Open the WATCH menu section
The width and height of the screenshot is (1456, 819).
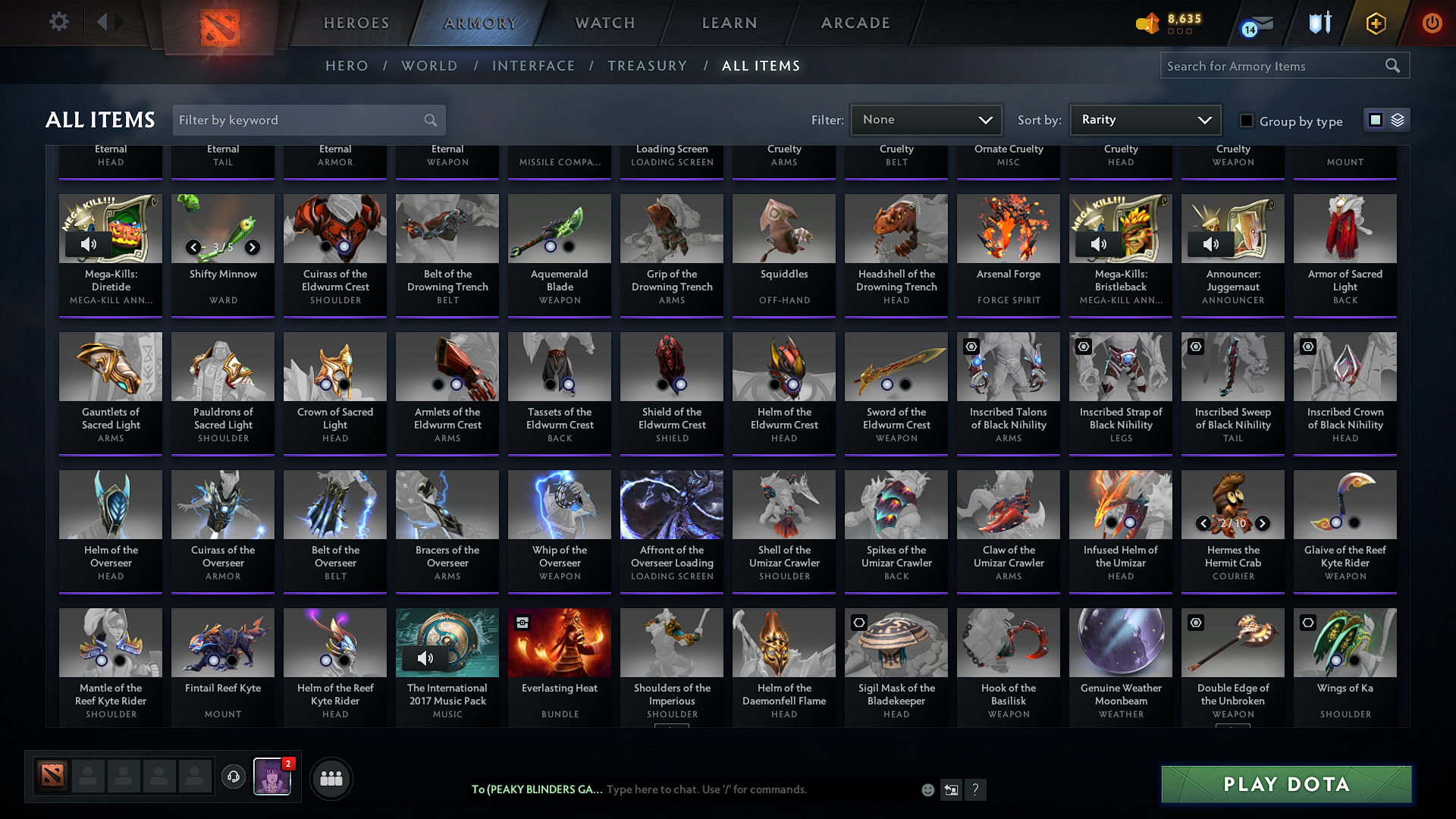pos(603,23)
